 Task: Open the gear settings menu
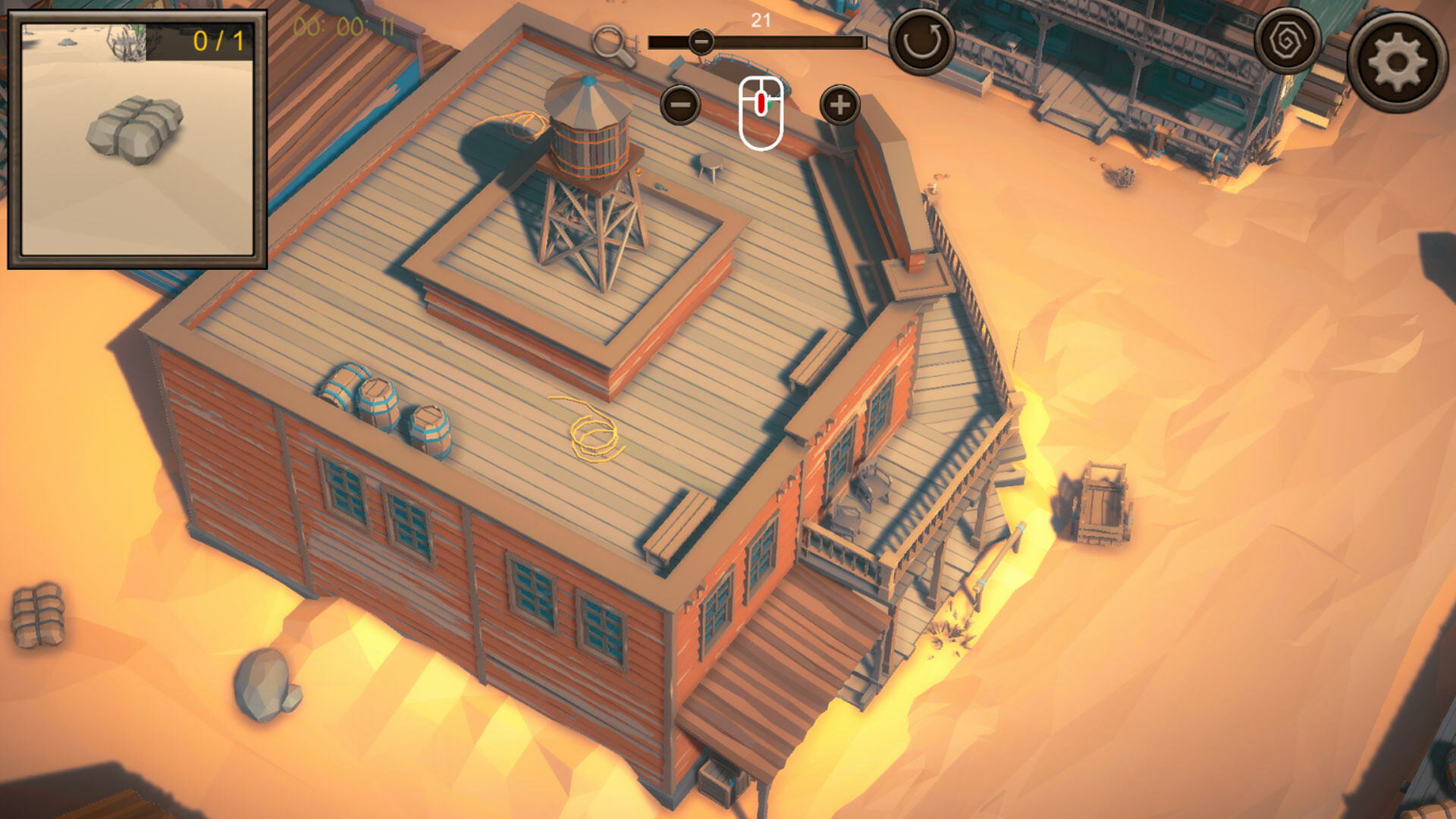point(1397,62)
